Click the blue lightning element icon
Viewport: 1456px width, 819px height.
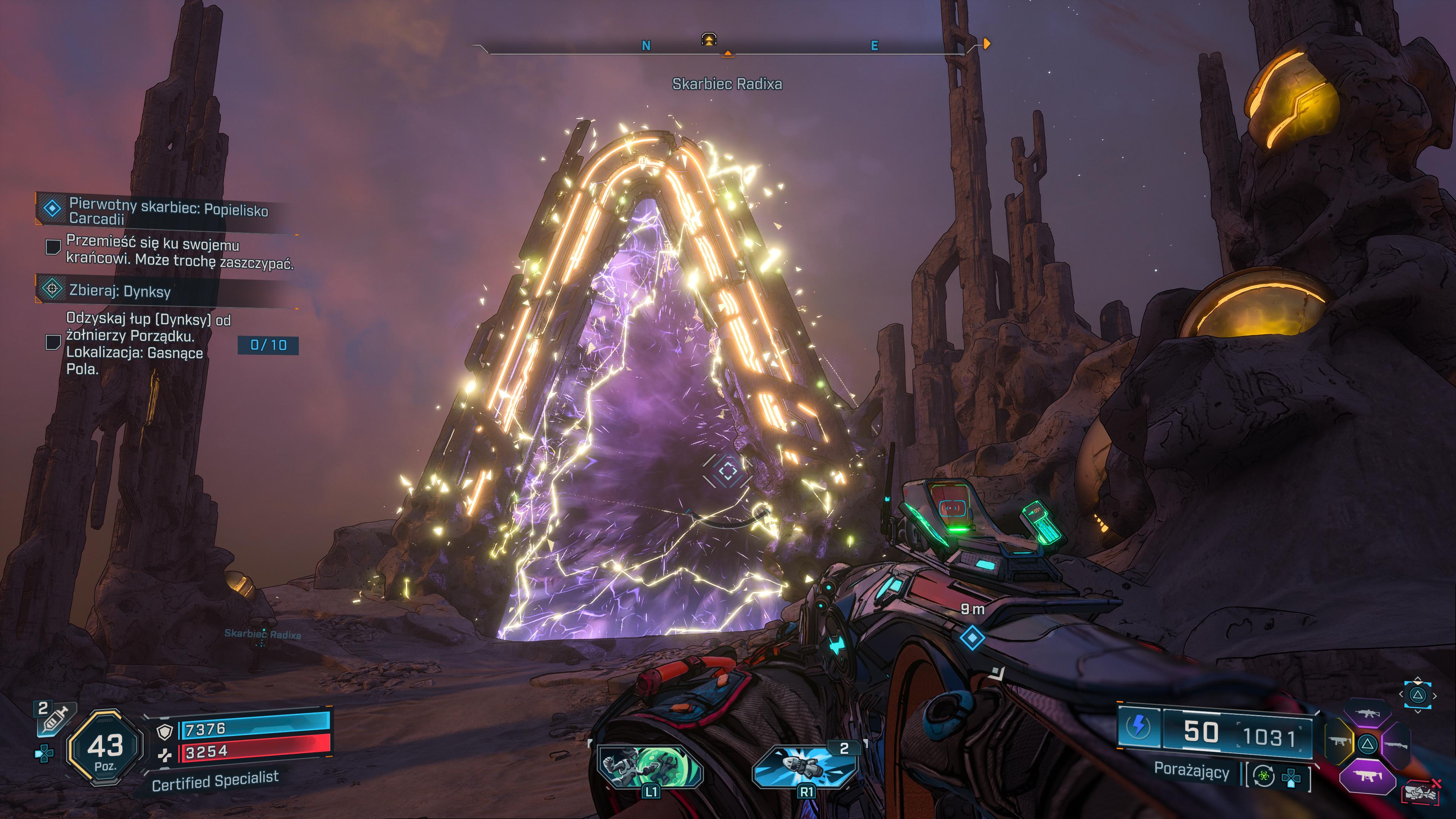pyautogui.click(x=1138, y=726)
